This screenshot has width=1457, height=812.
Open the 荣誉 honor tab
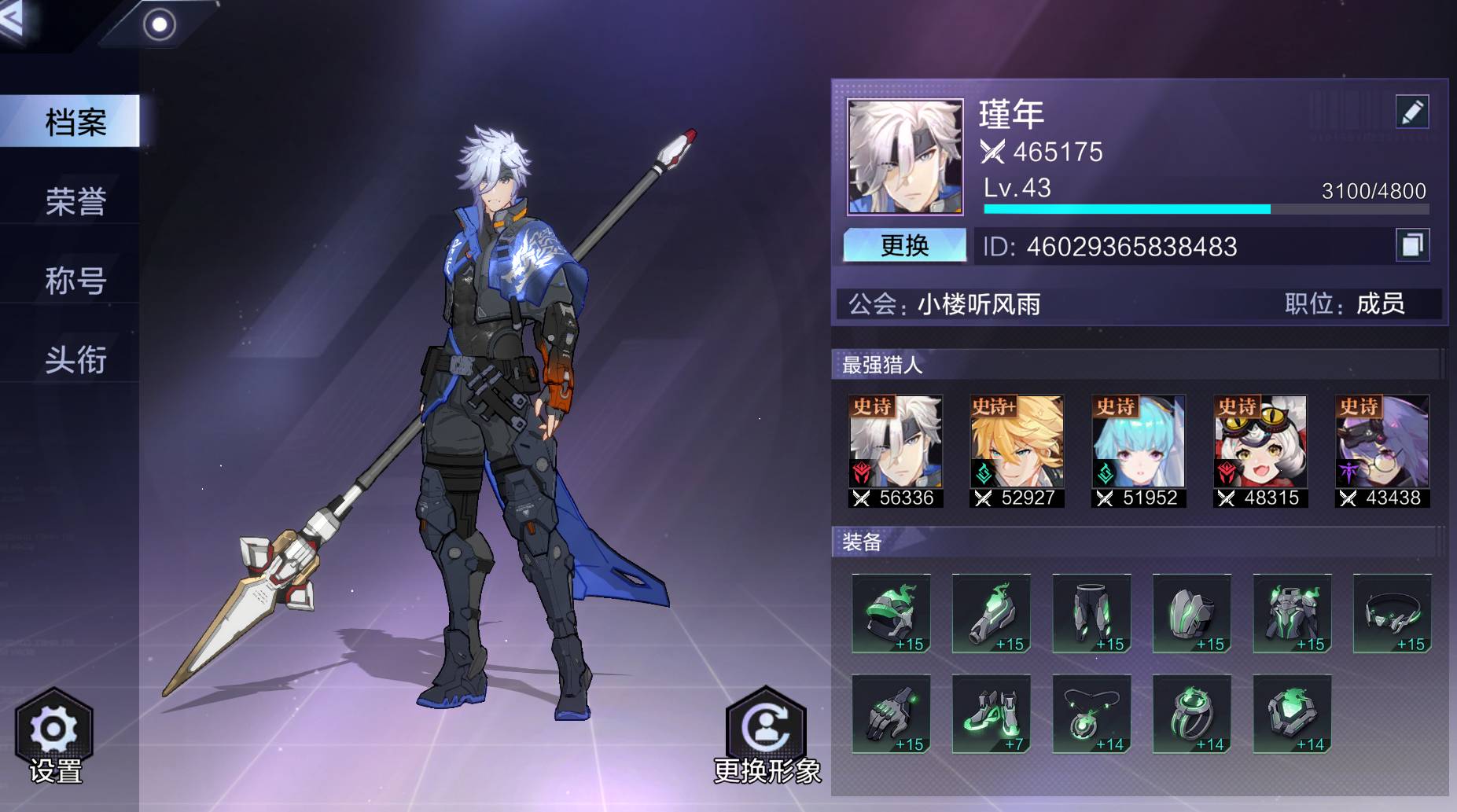pyautogui.click(x=75, y=201)
